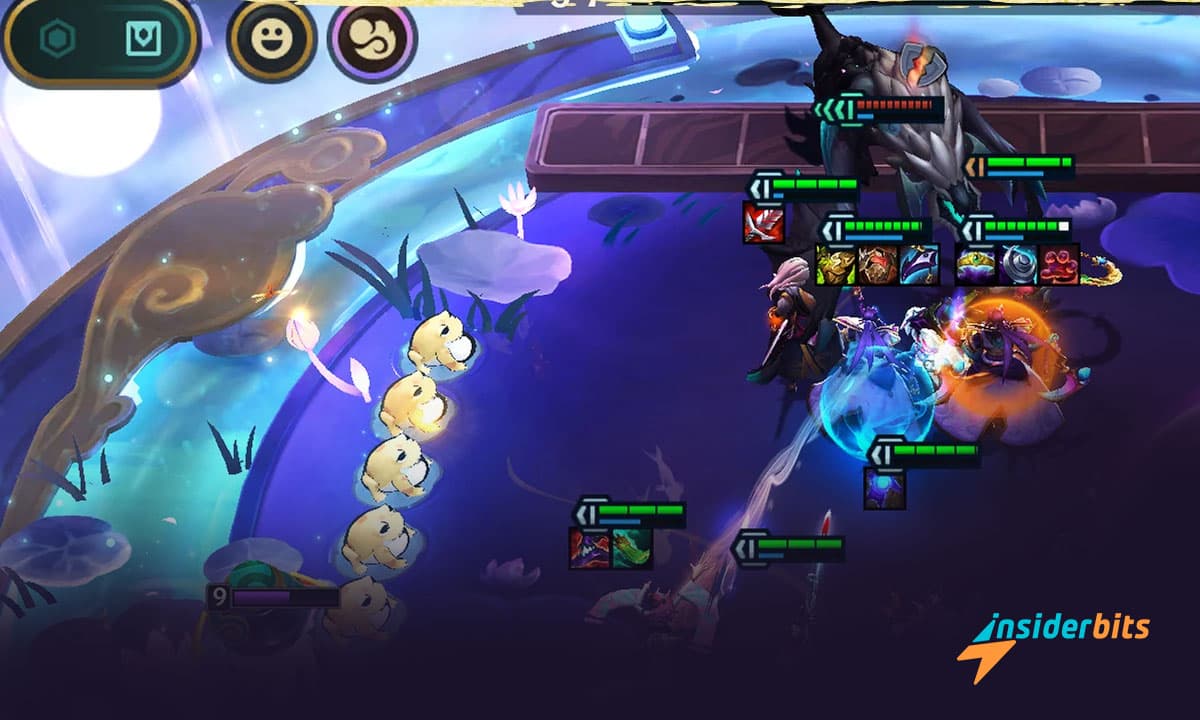1200x720 pixels.
Task: Select the gold jeweled crown item icon
Action: 976,265
